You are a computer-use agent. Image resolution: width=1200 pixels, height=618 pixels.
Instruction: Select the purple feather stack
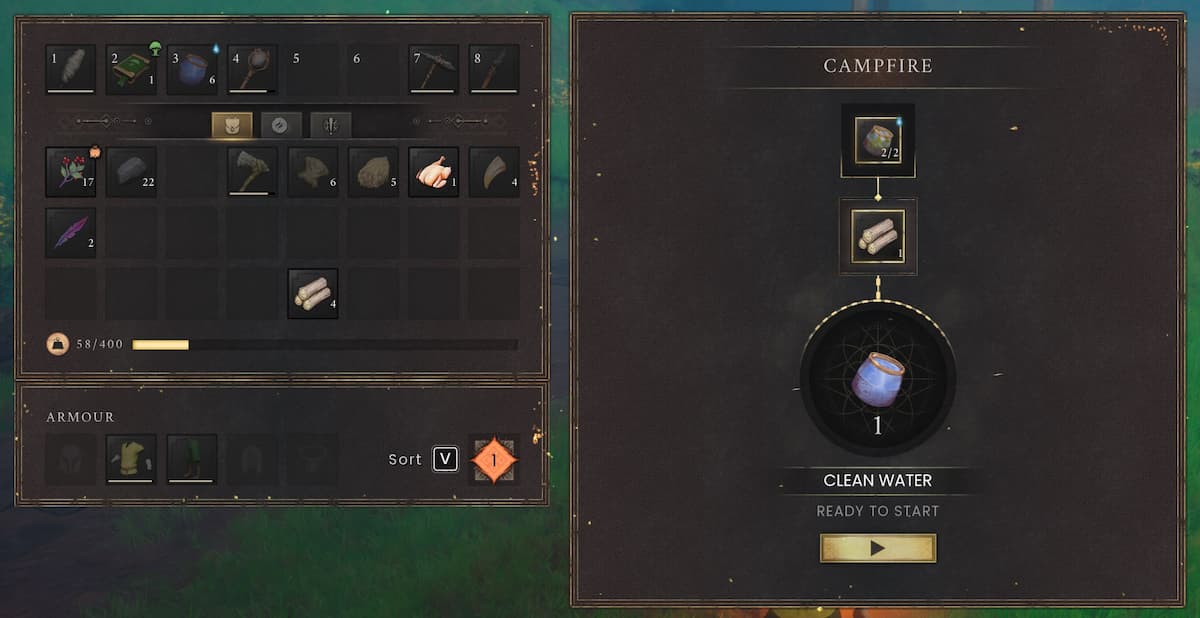[x=71, y=233]
